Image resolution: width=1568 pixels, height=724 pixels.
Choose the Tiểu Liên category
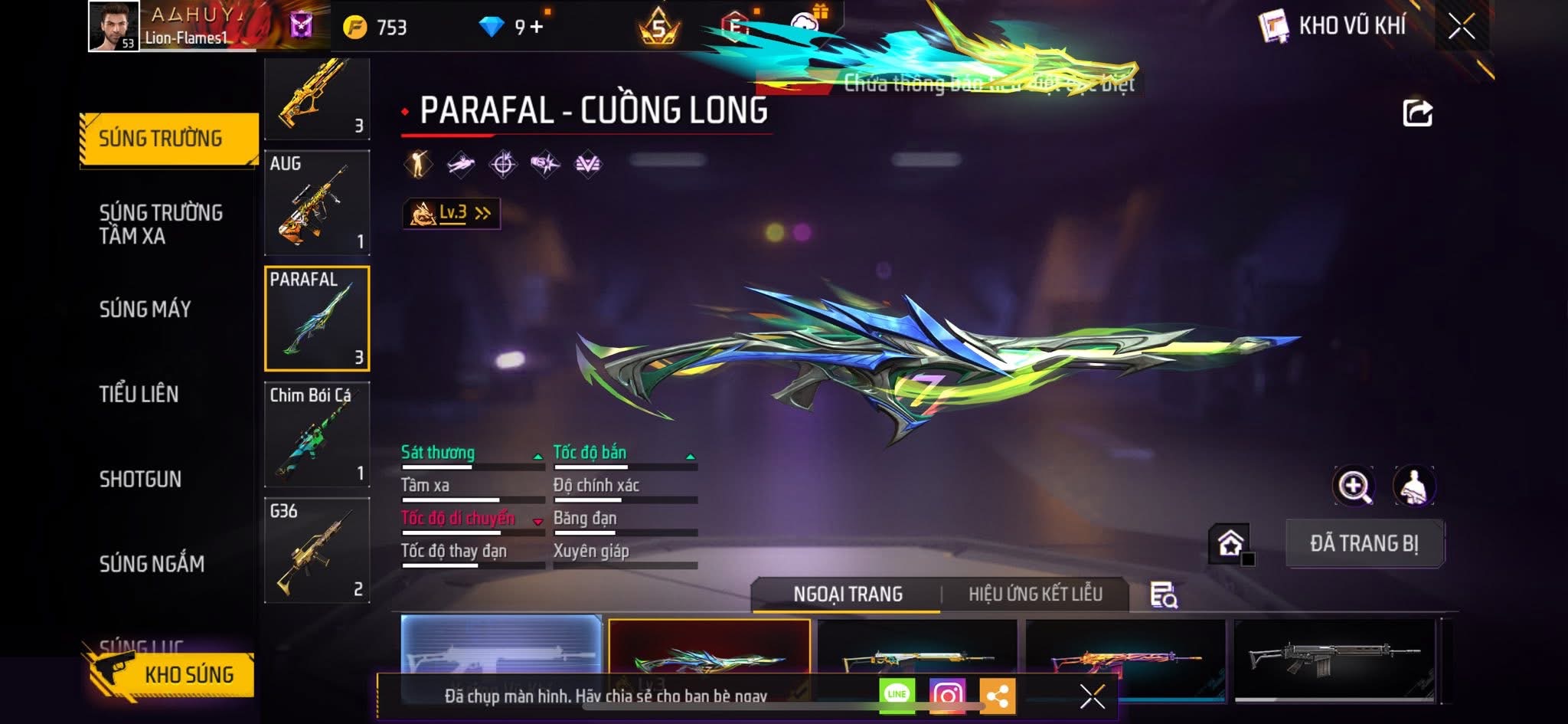click(139, 394)
